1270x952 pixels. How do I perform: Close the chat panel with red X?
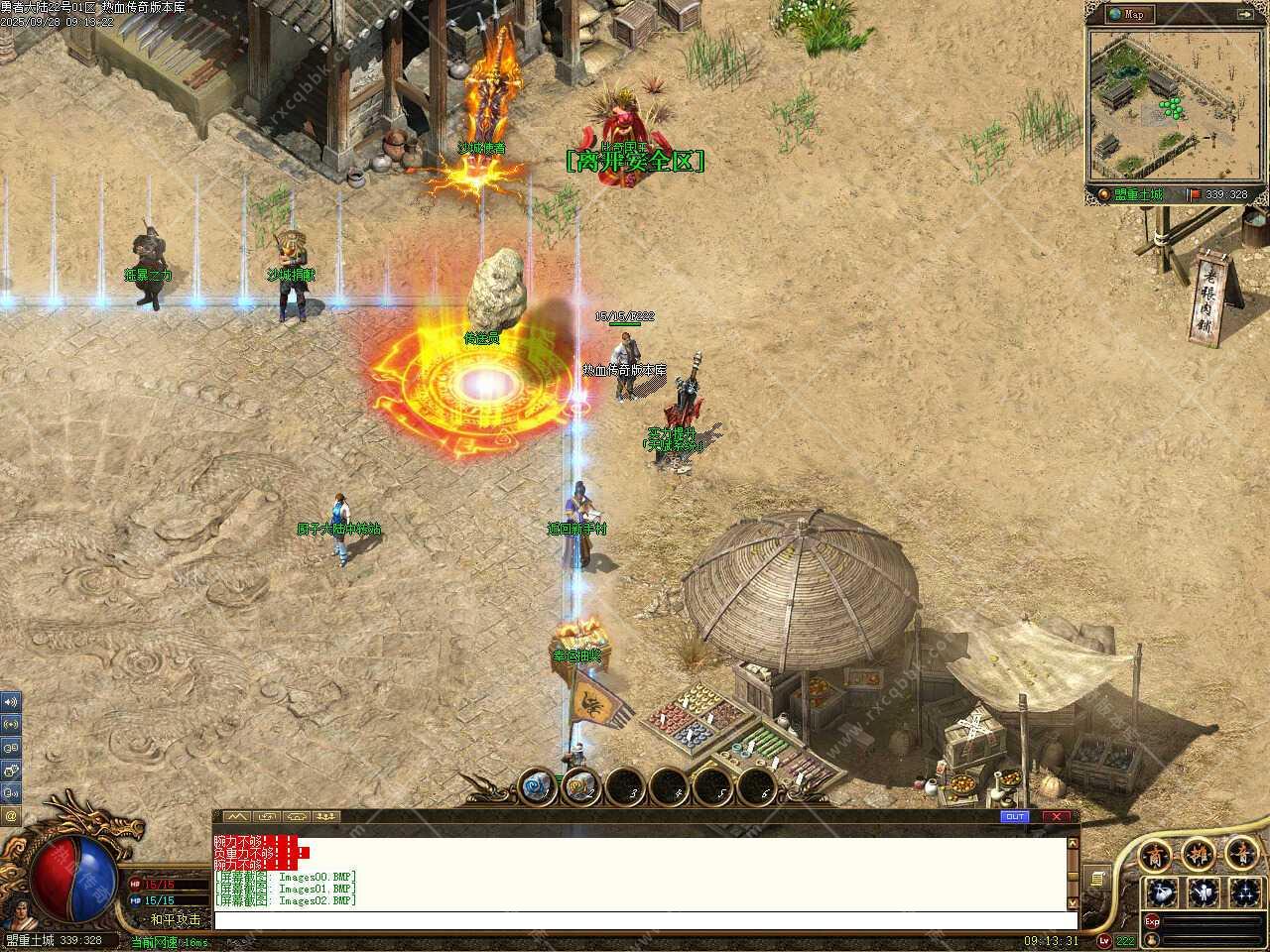click(1057, 817)
